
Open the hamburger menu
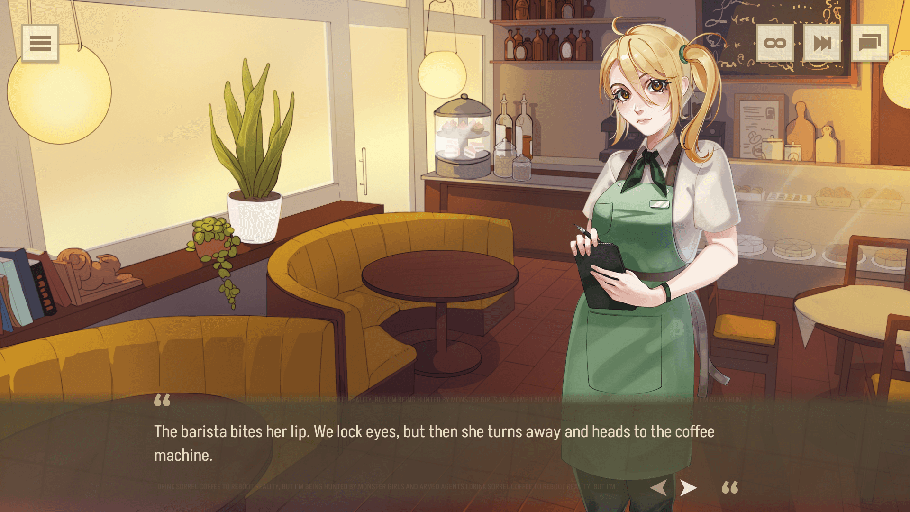click(x=40, y=43)
